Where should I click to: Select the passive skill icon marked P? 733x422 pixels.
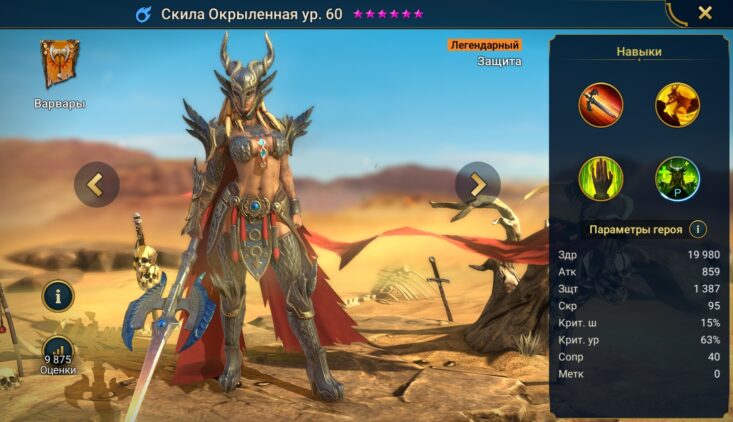677,179
